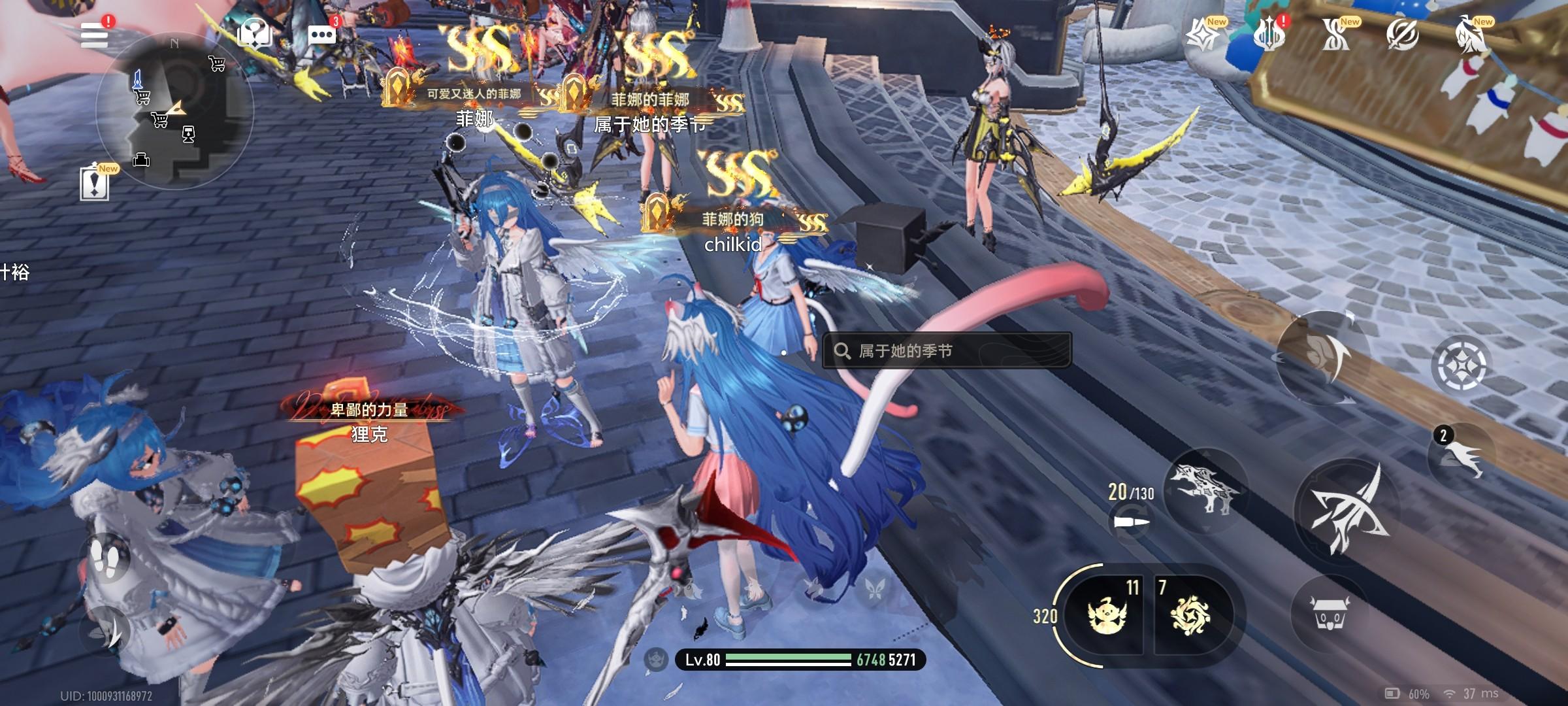
Task: Open the exclamation quest card marked New
Action: pyautogui.click(x=95, y=184)
